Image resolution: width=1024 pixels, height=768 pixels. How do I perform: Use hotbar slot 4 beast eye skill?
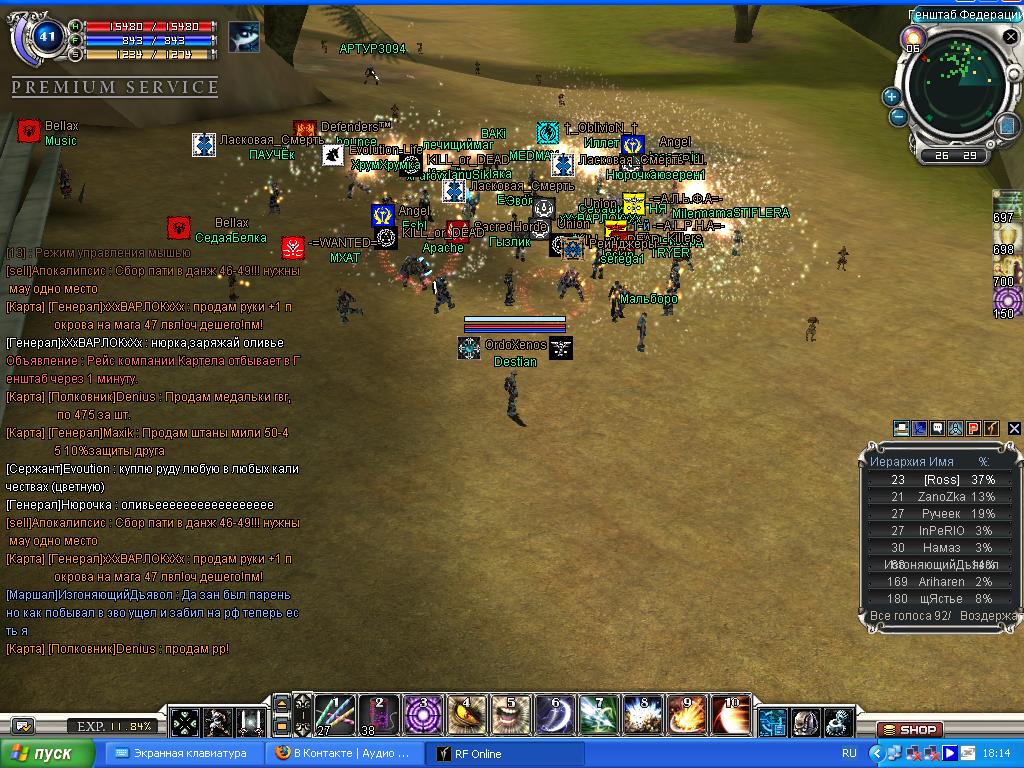click(466, 715)
